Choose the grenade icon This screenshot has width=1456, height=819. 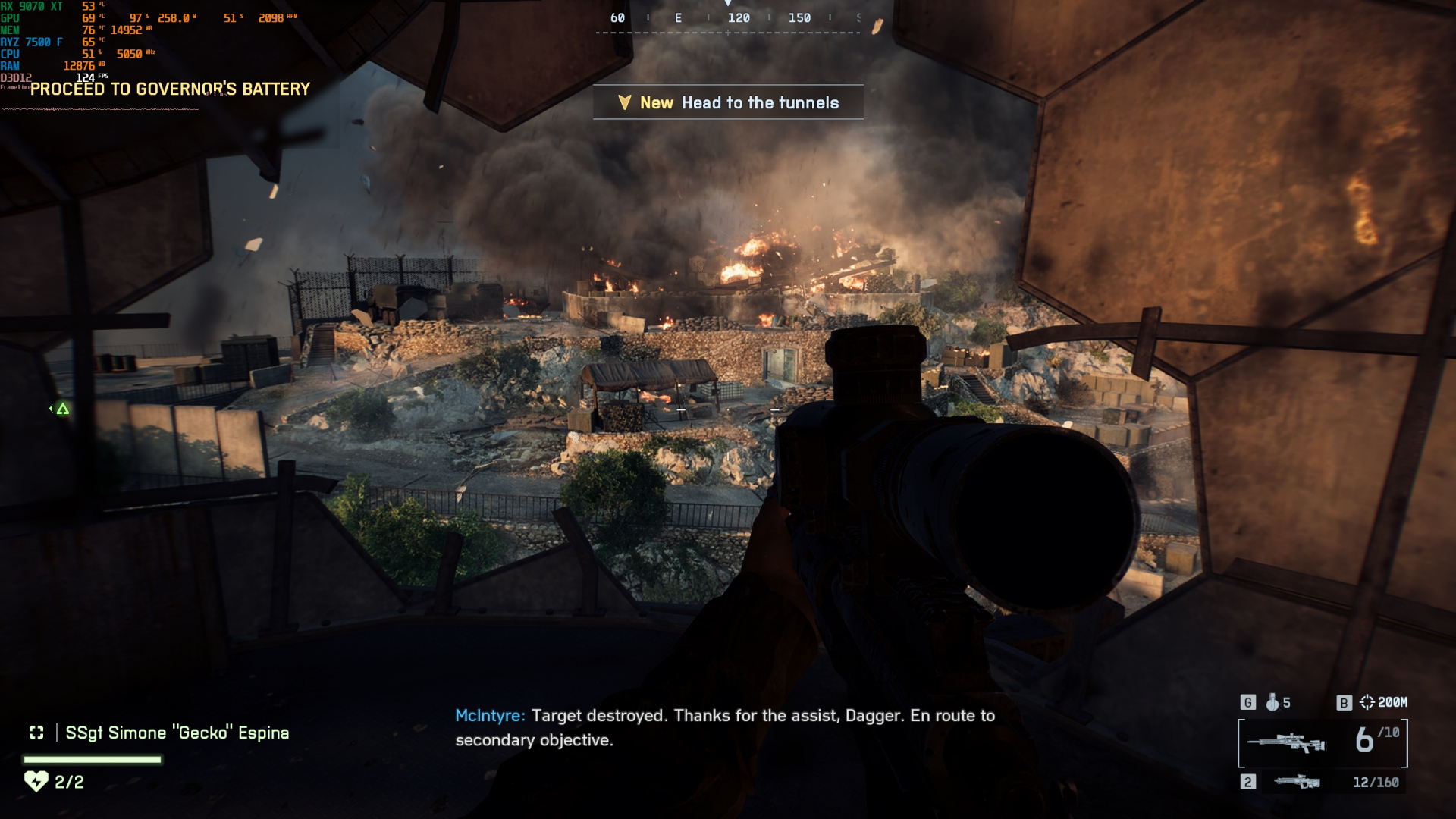coord(1272,702)
